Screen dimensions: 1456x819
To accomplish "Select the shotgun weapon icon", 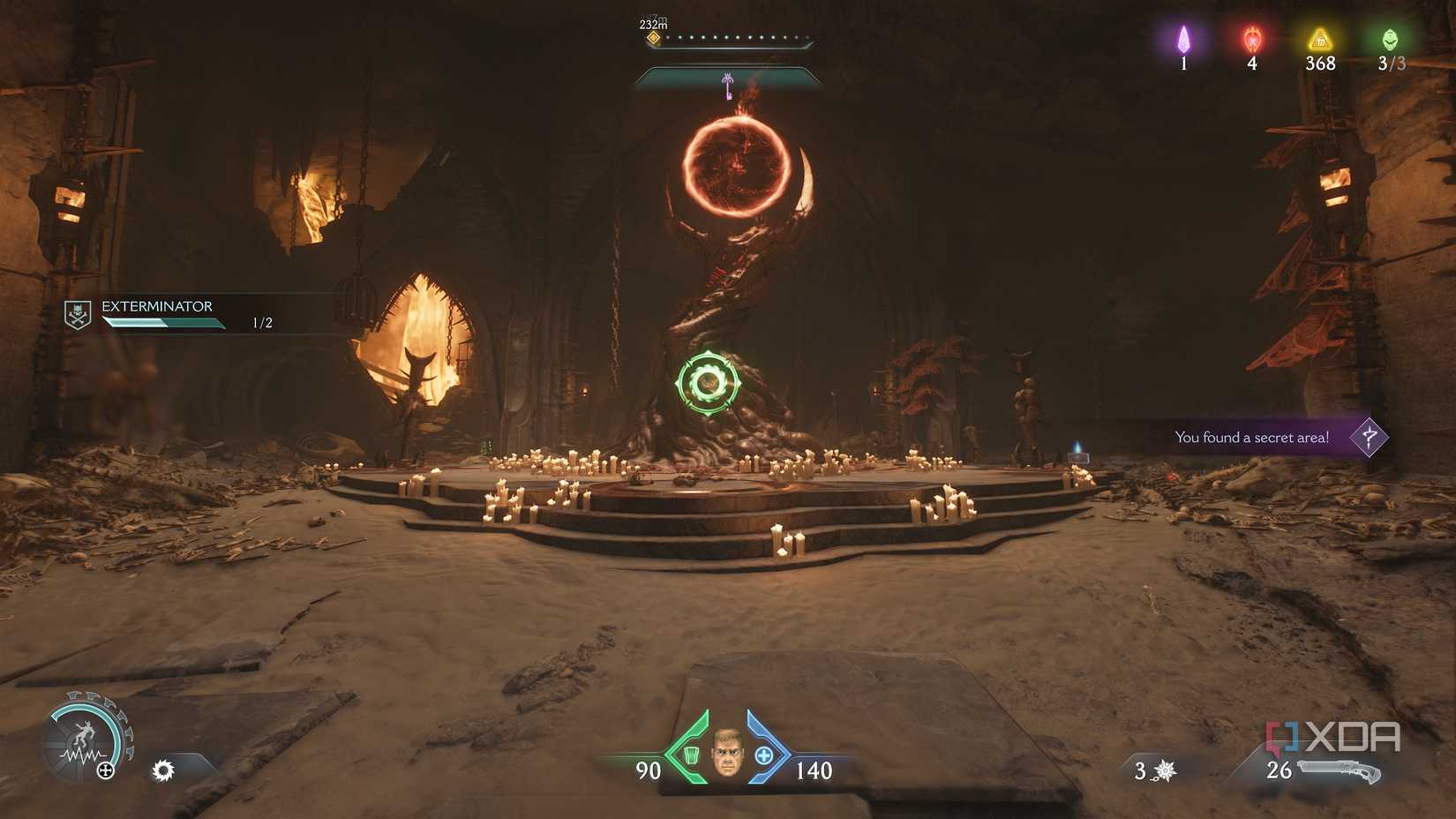I will (x=1340, y=769).
